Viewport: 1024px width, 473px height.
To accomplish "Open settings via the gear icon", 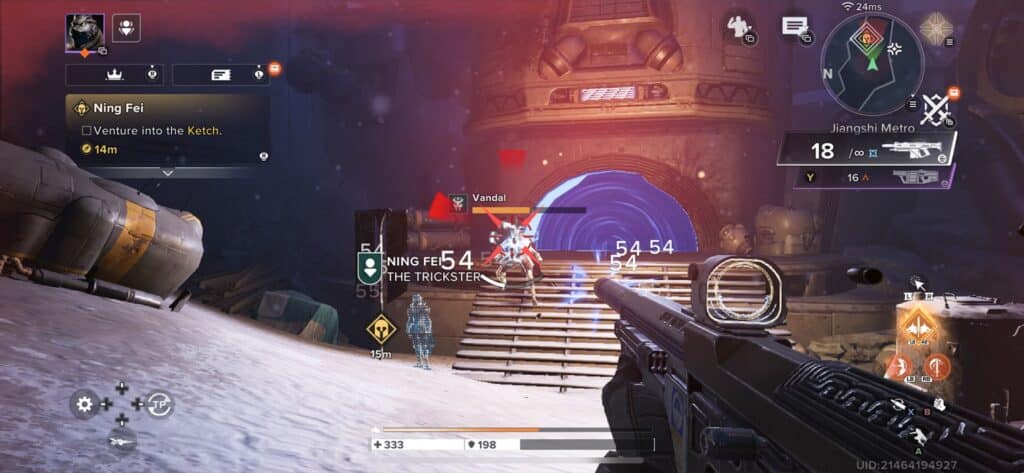I will [x=85, y=404].
